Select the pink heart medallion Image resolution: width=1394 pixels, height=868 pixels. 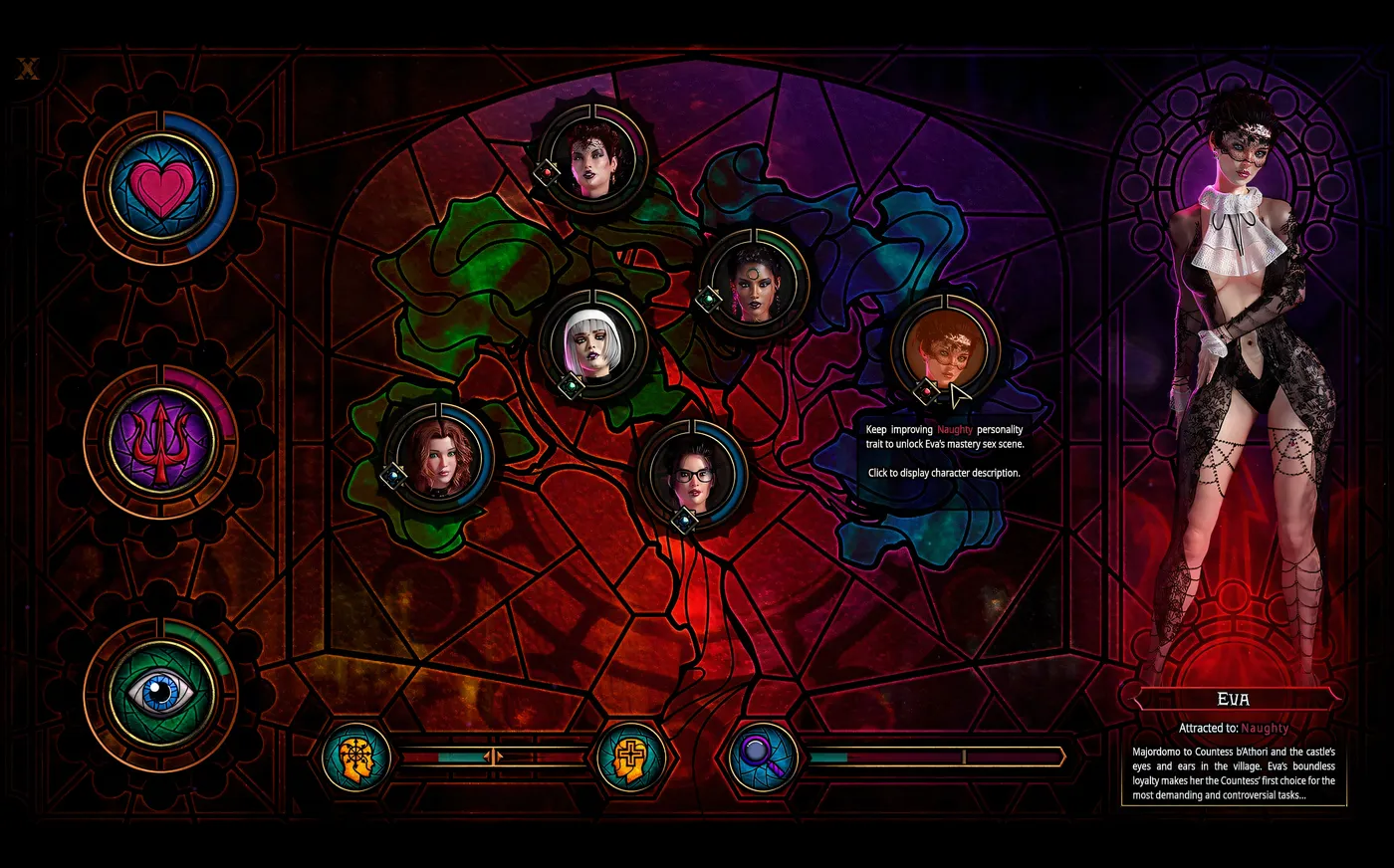[160, 188]
